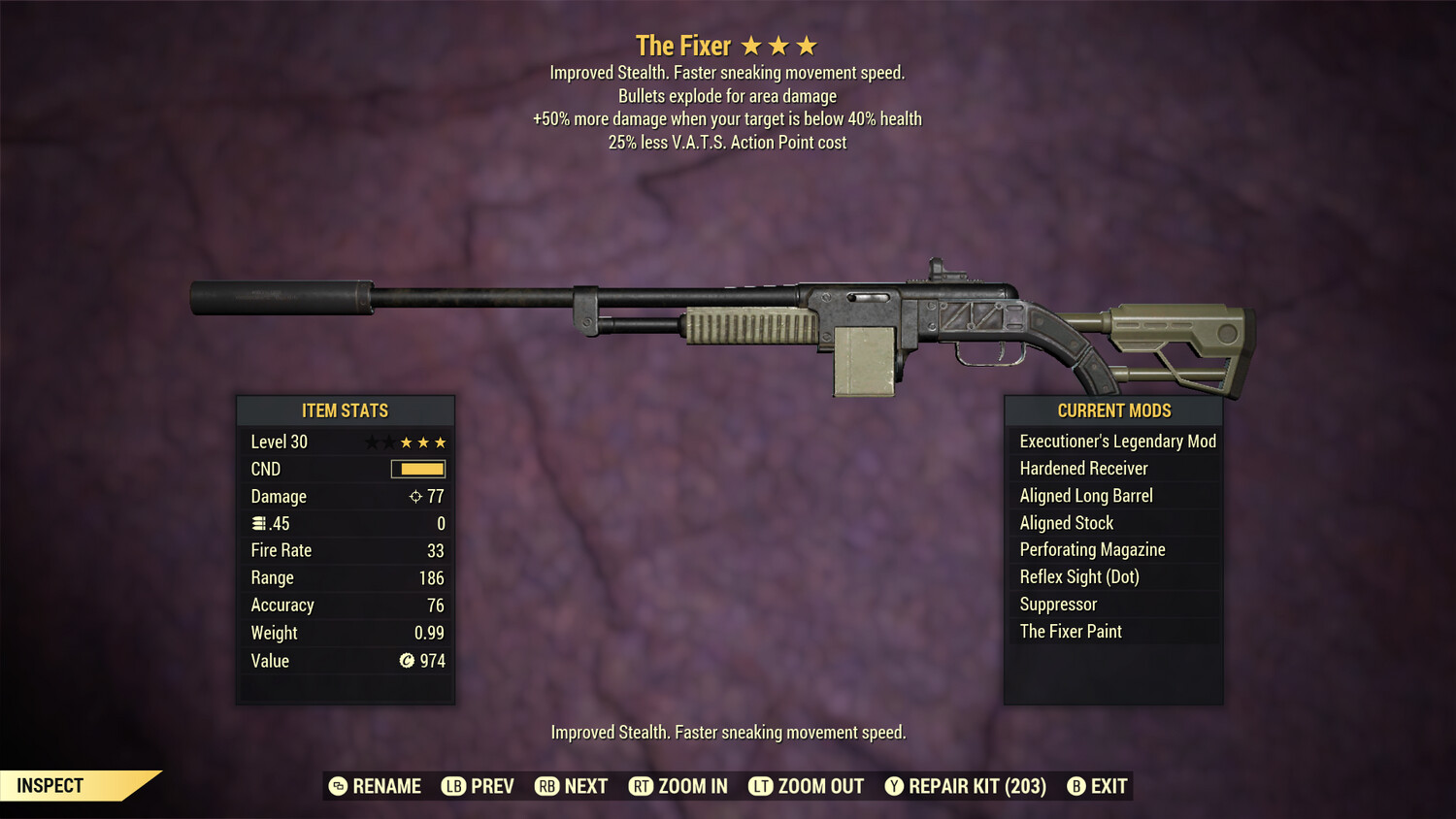
Task: Click the B Exit controller icon
Action: (x=1075, y=786)
